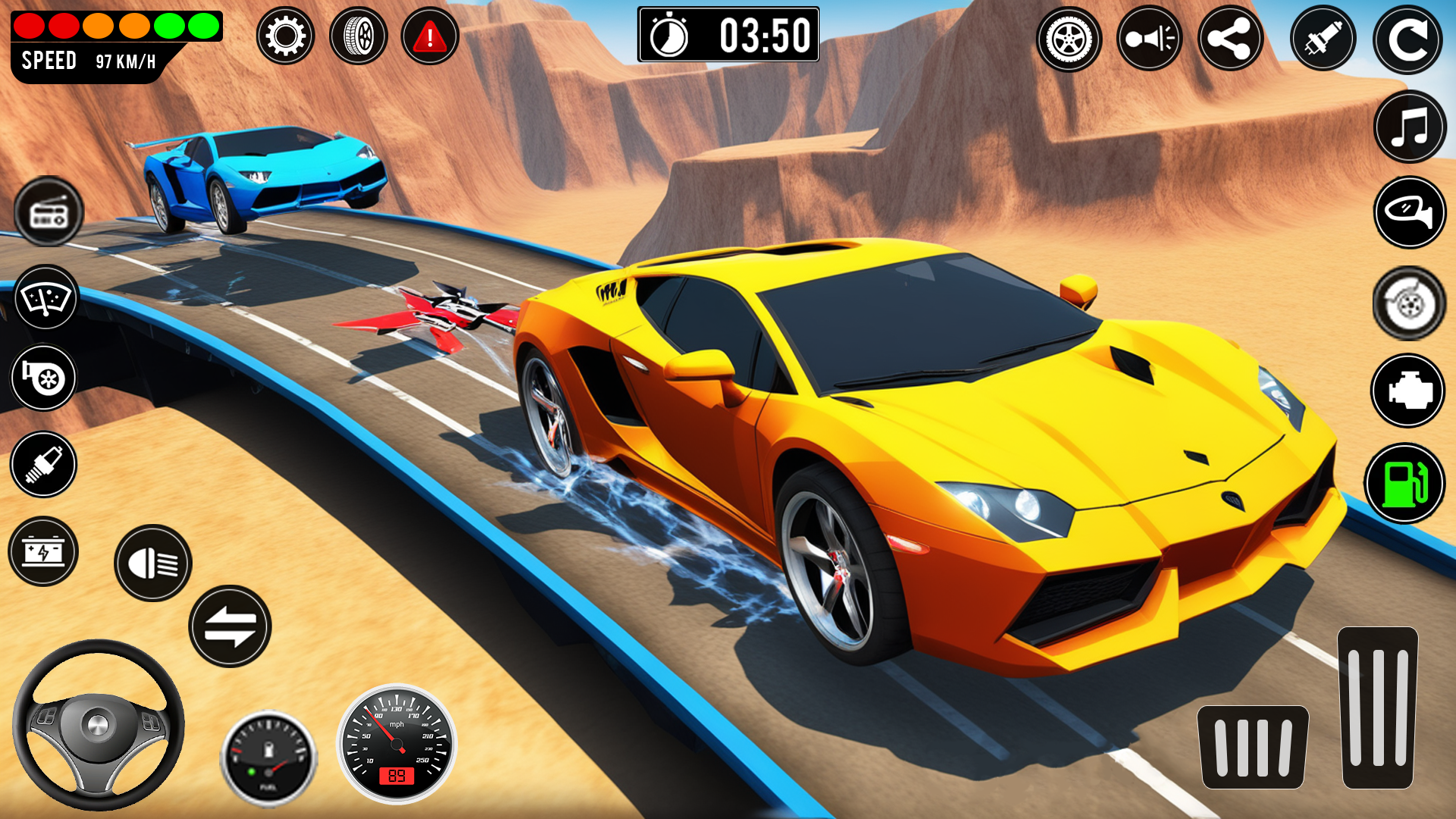Step on the tall gas pedal

pos(1377,708)
